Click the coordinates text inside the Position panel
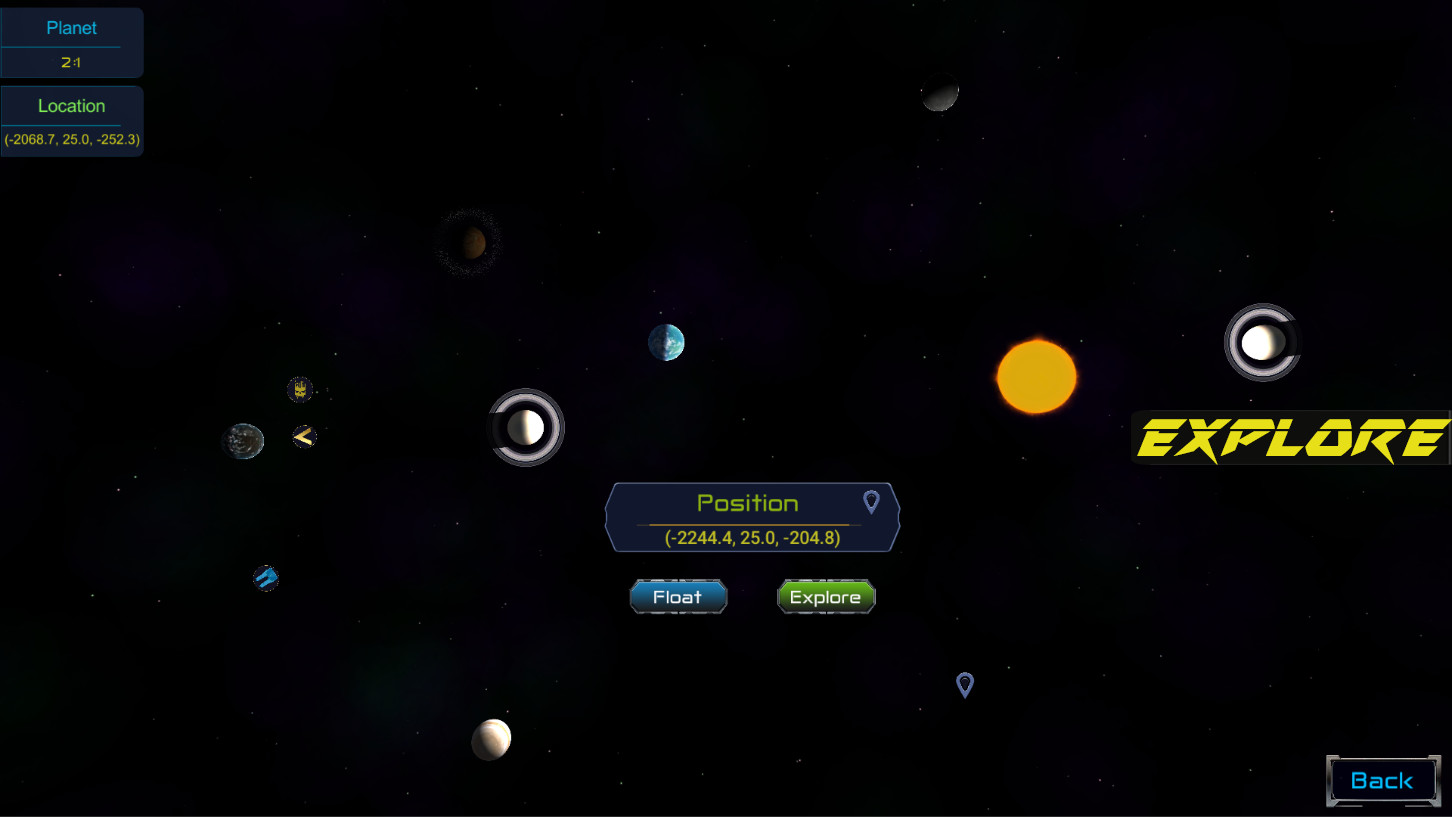This screenshot has width=1452, height=817. click(752, 536)
